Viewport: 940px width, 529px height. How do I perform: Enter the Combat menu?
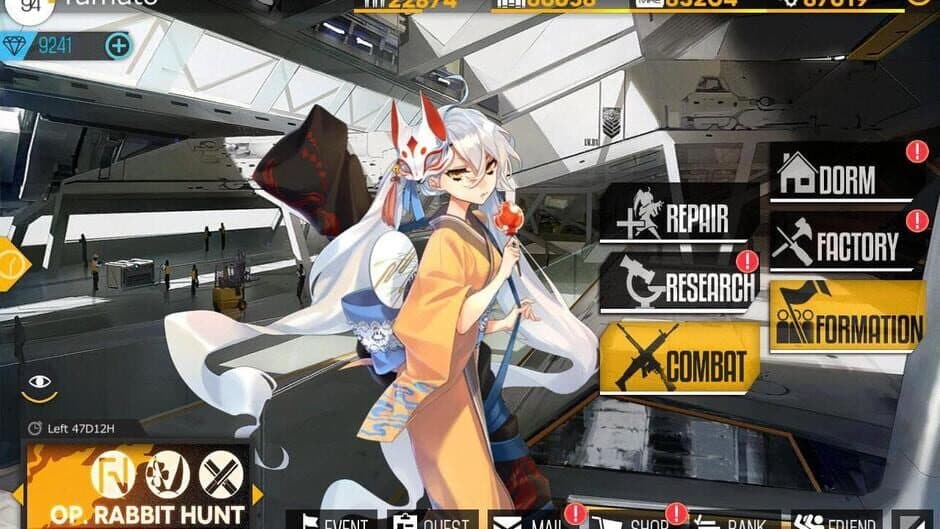679,358
